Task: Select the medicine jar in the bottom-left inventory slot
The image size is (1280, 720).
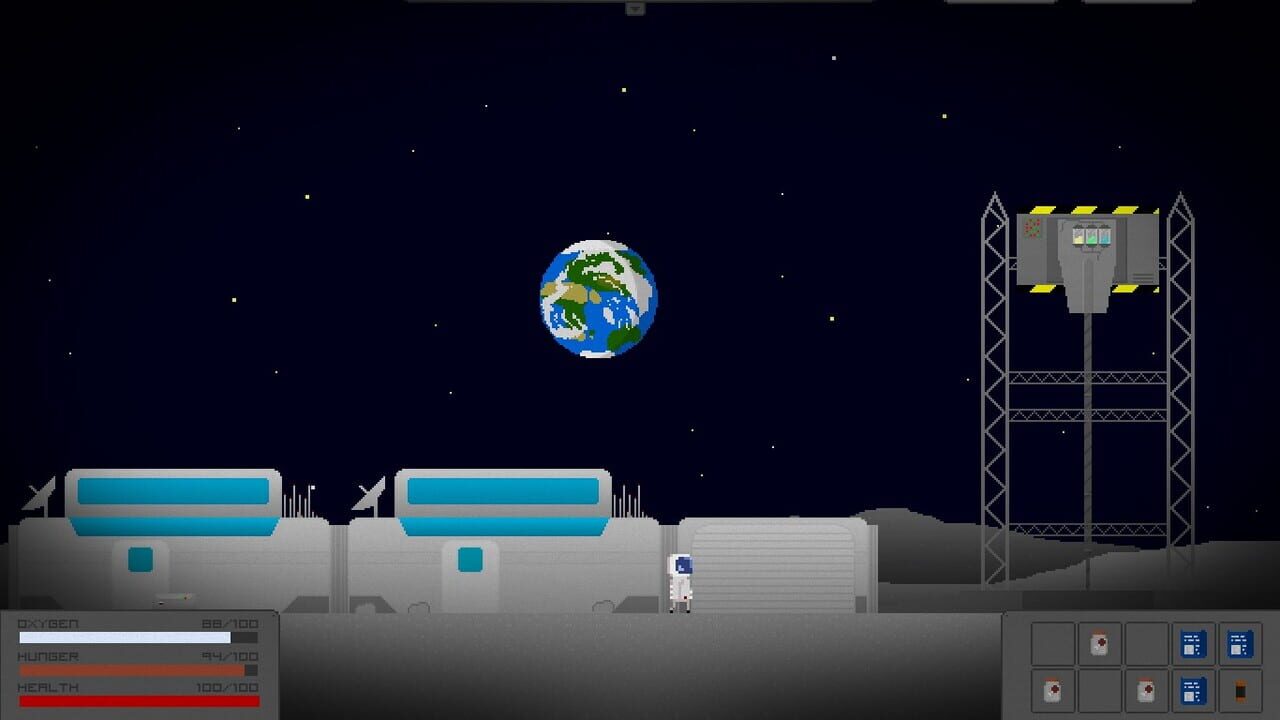Action: (x=1053, y=691)
